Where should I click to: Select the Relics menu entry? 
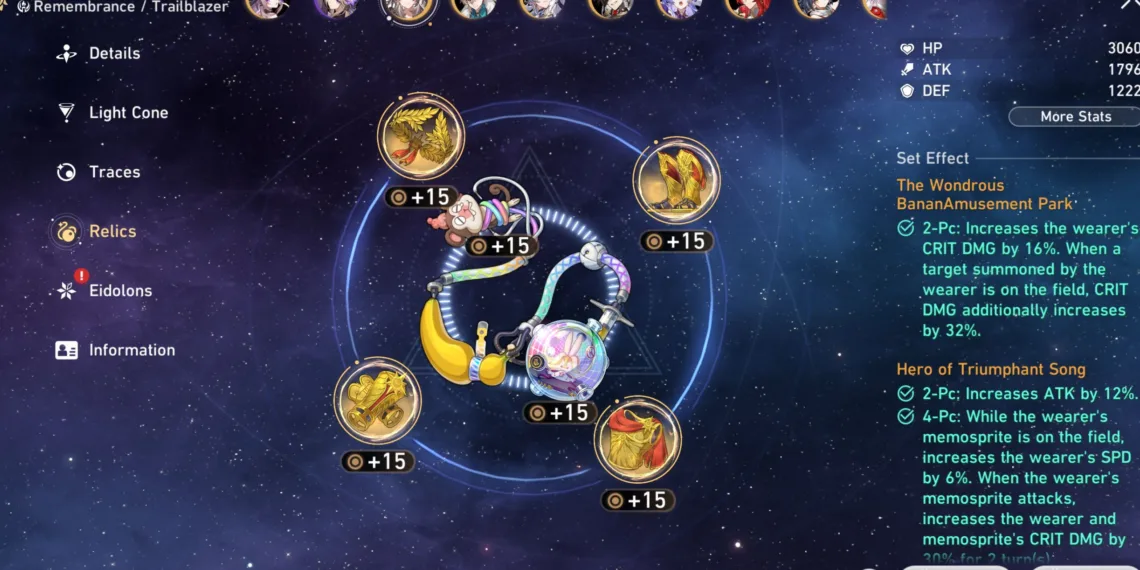111,231
